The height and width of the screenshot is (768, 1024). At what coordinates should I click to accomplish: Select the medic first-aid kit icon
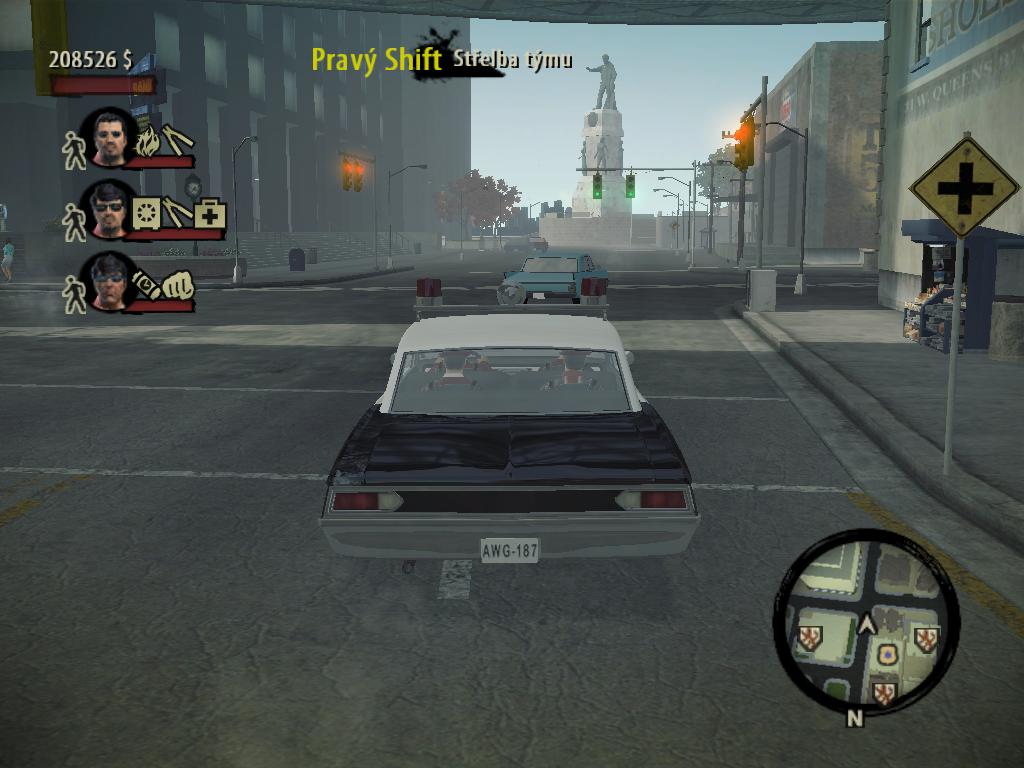[210, 215]
